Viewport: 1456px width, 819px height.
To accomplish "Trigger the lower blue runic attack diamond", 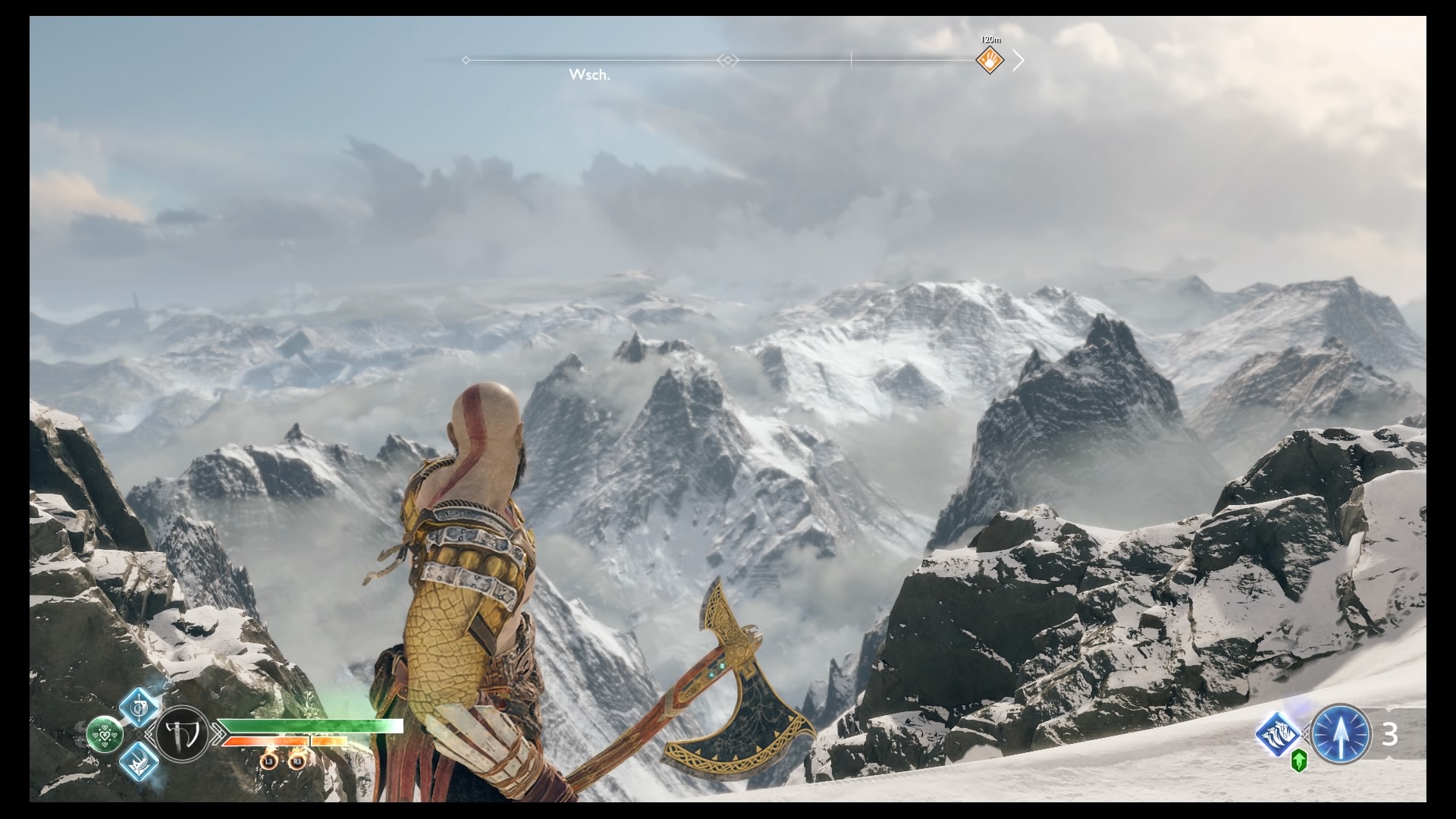I will point(140,761).
